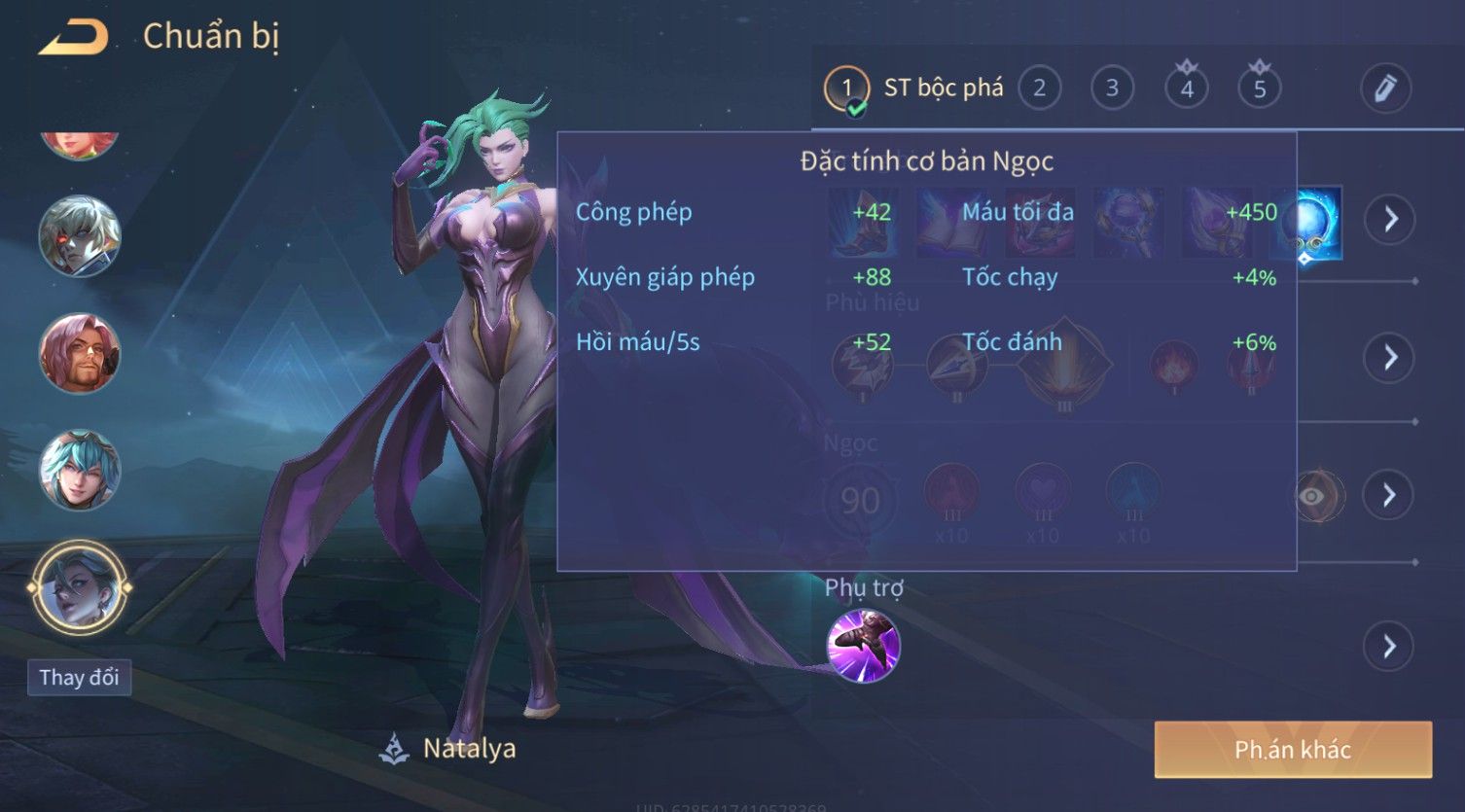This screenshot has height=812, width=1465.
Task: Expand the Phù hiệu section arrow
Action: click(1389, 358)
